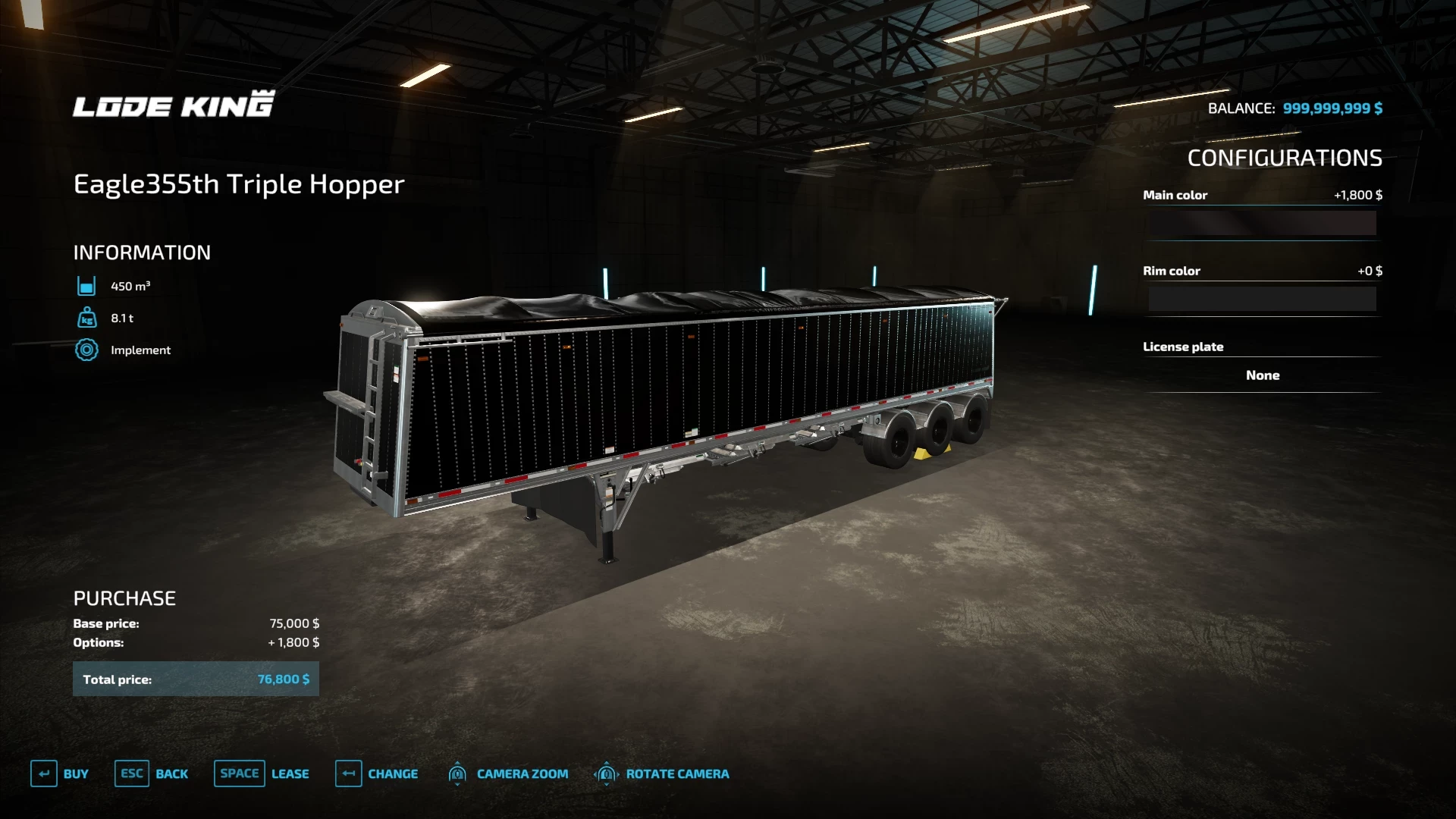
Task: Click the Total price field
Action: click(x=195, y=679)
